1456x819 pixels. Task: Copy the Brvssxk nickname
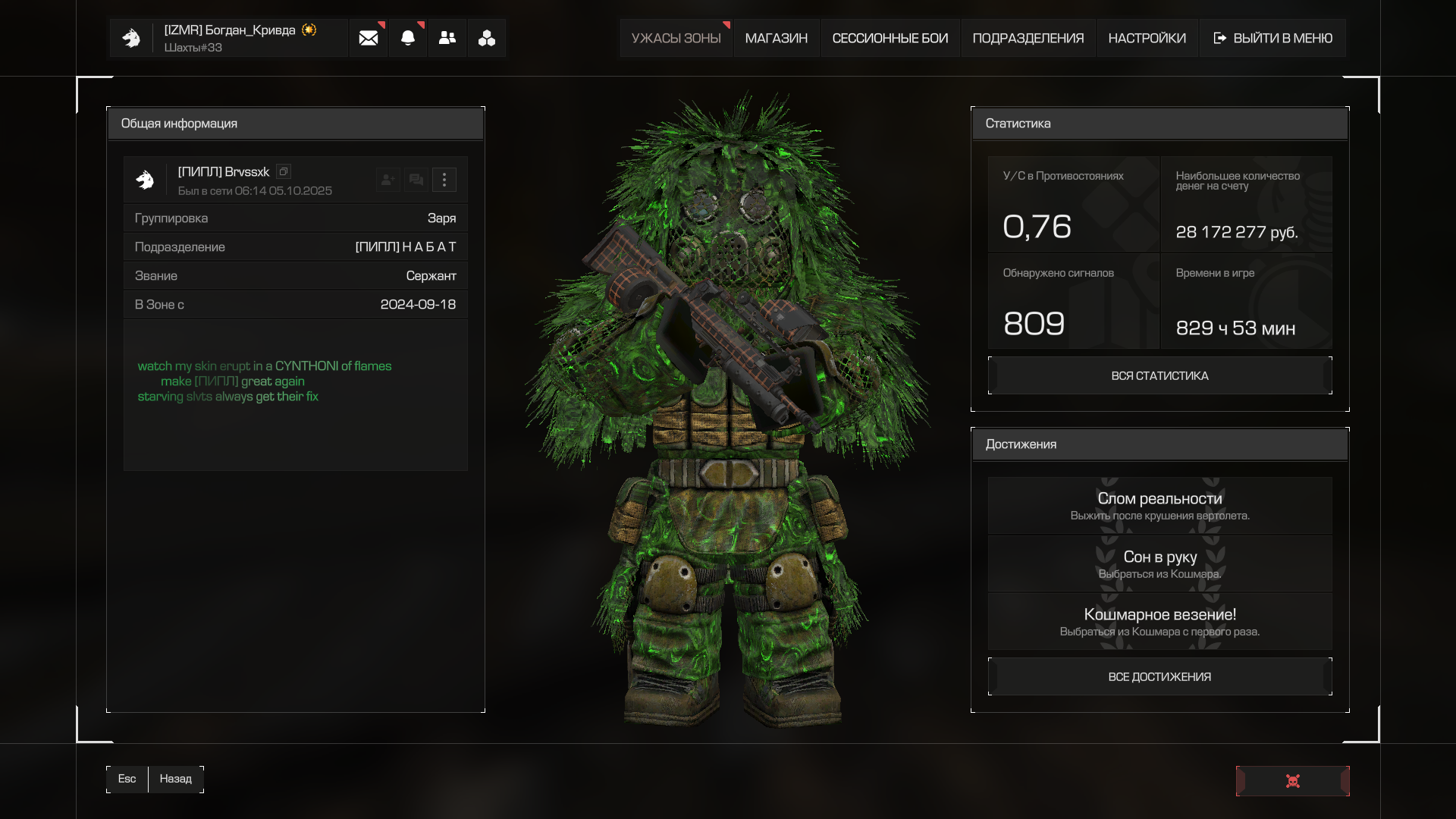[x=284, y=171]
